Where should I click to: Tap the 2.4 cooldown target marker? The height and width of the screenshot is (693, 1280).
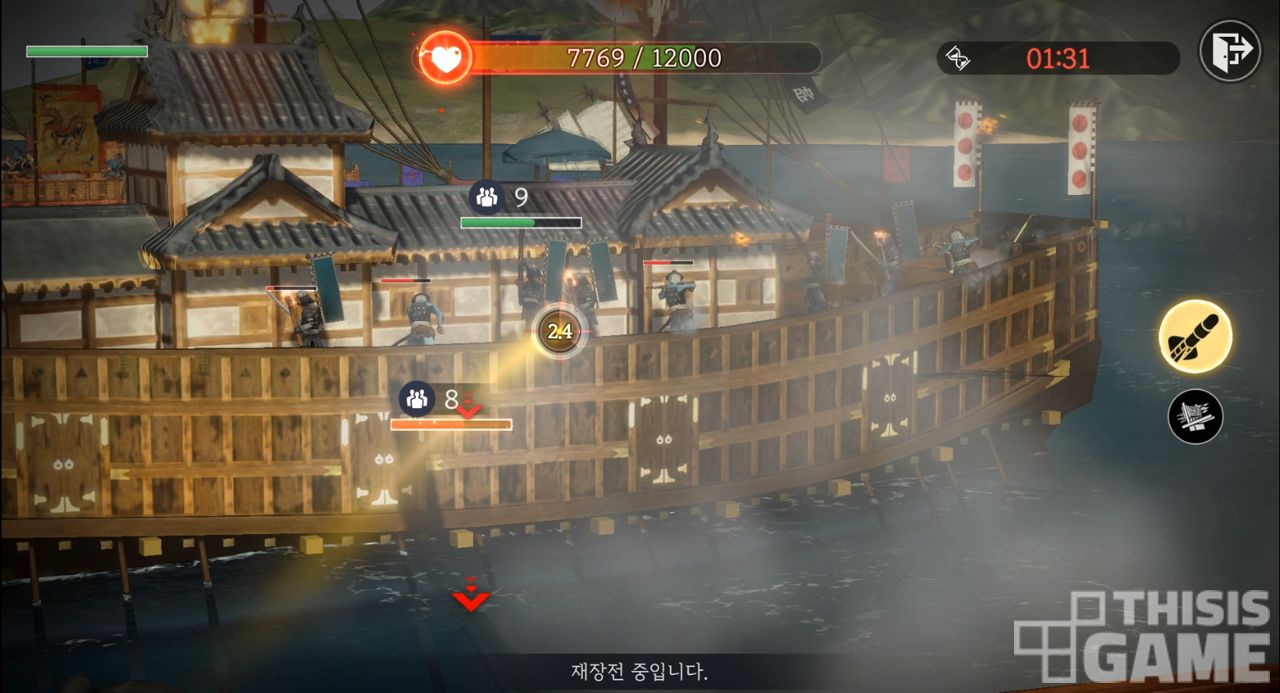click(x=560, y=331)
